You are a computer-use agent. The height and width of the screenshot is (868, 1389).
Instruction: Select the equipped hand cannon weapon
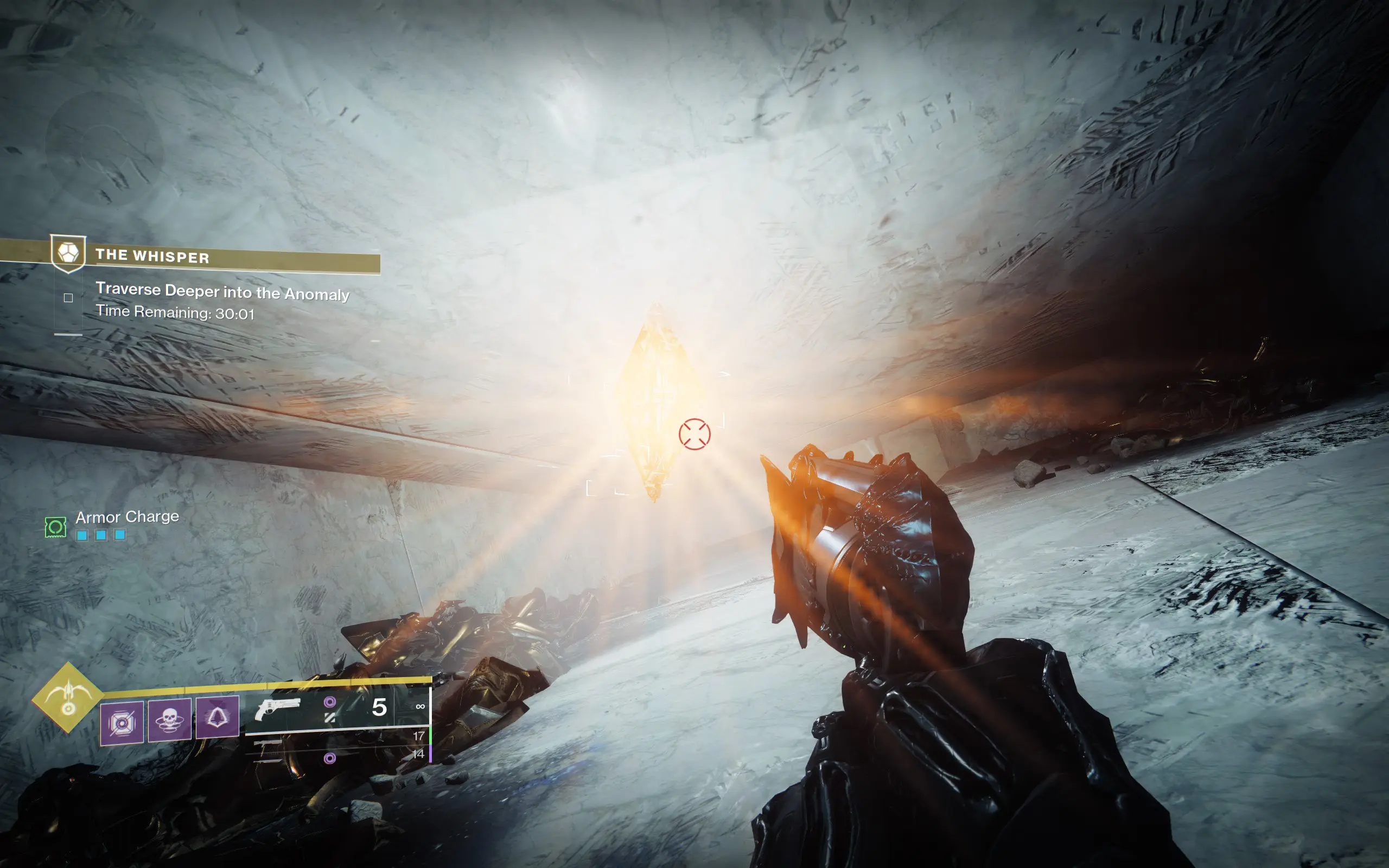[278, 709]
